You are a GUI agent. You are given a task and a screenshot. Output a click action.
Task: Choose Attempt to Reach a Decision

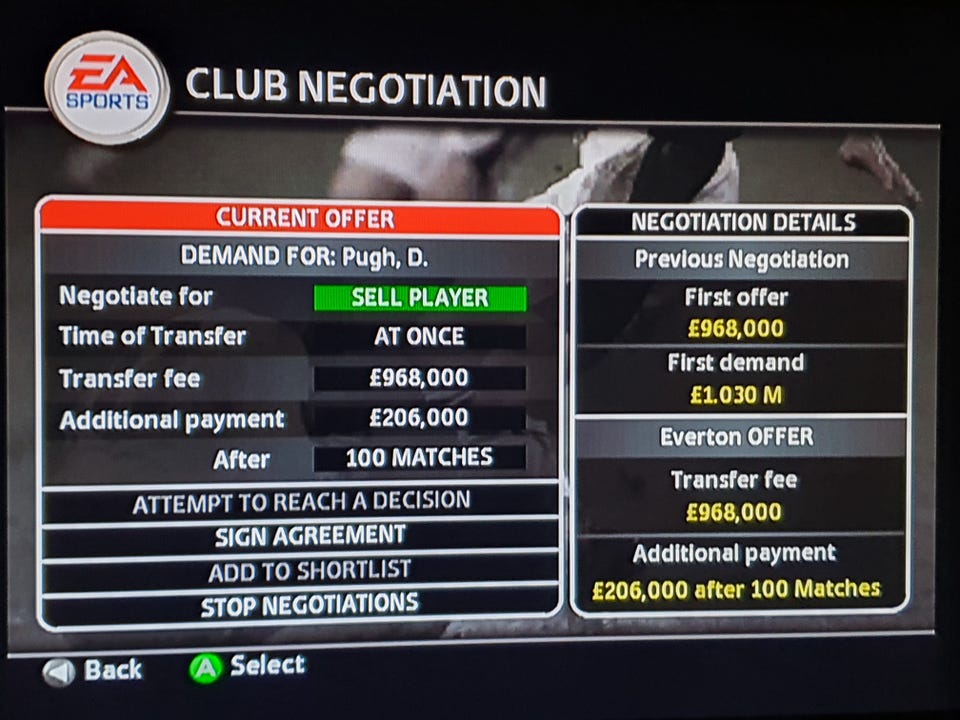point(301,502)
